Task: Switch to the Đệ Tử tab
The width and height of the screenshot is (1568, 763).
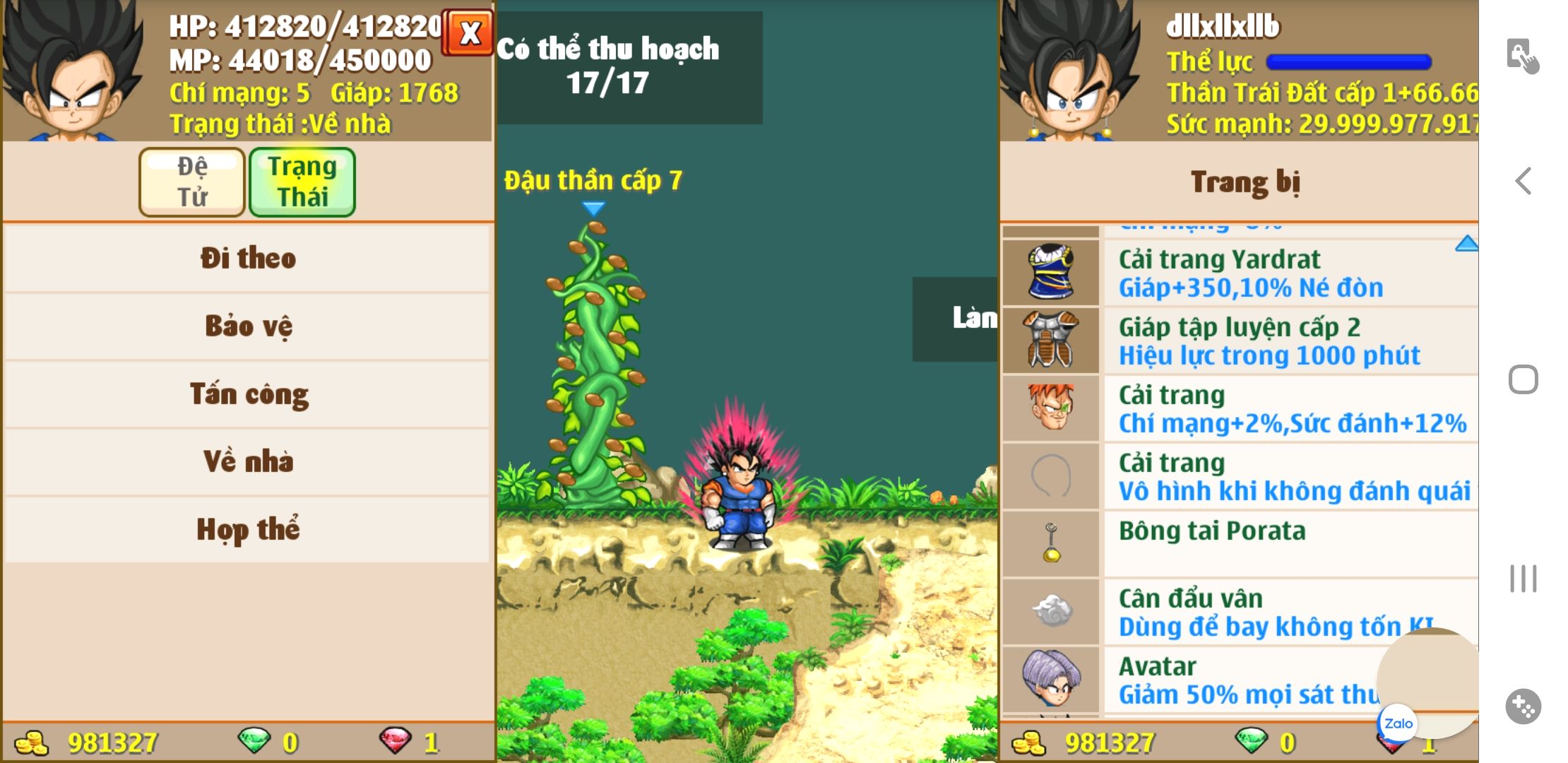Action: coord(192,182)
